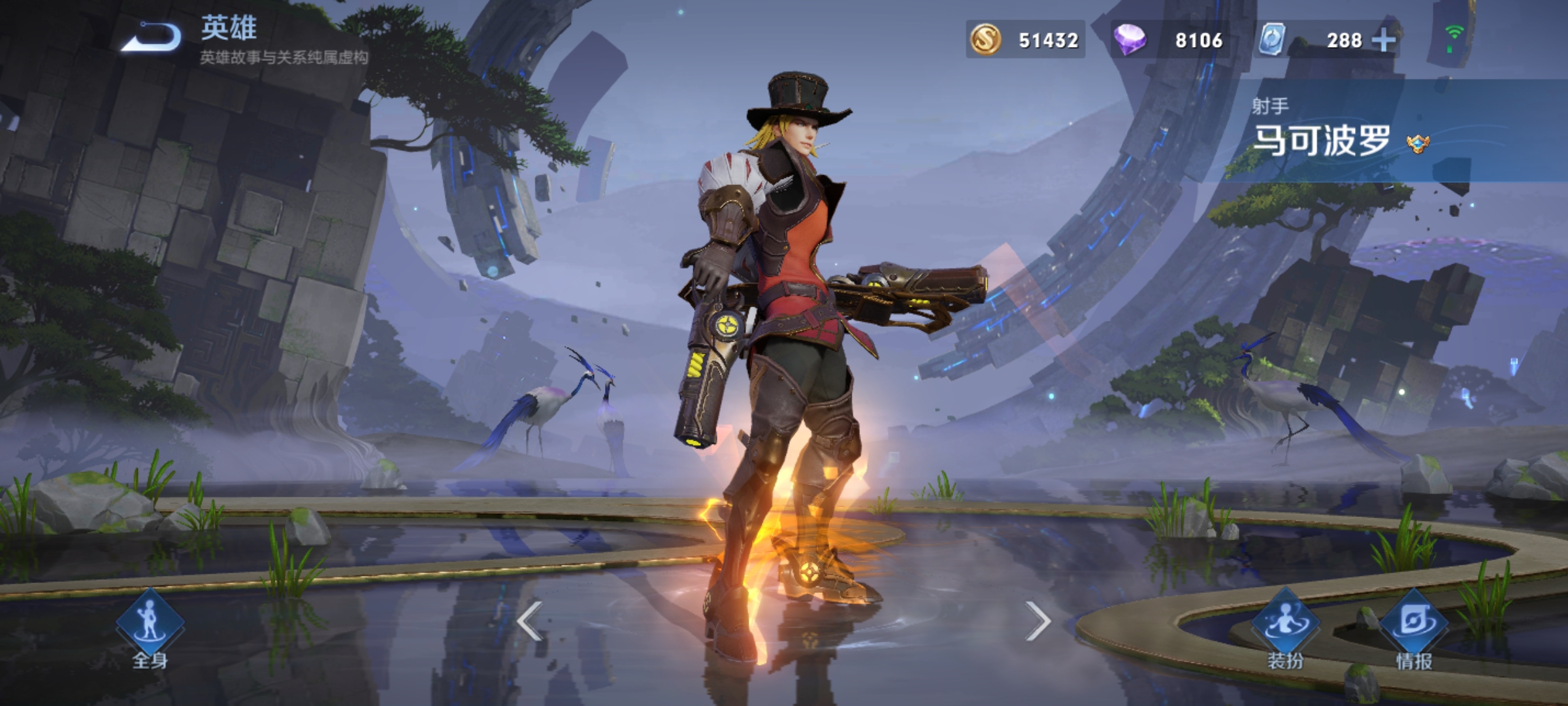
Task: Add more tickets with the plus button
Action: tap(1383, 41)
